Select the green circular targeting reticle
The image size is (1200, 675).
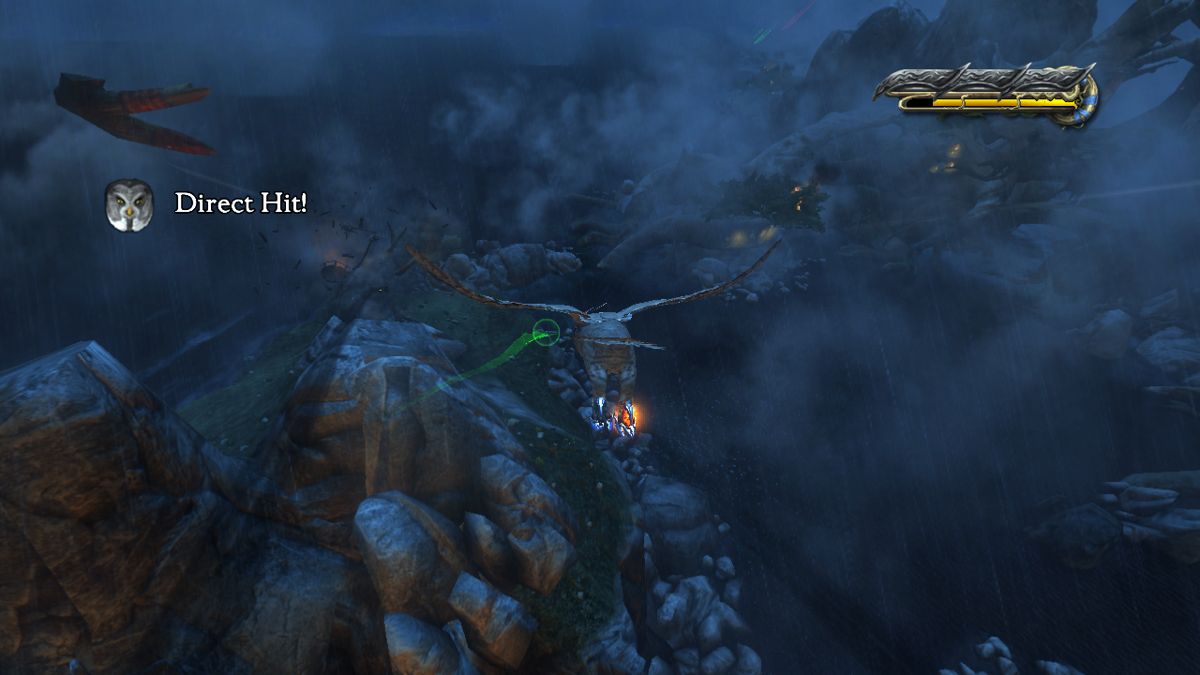point(545,332)
